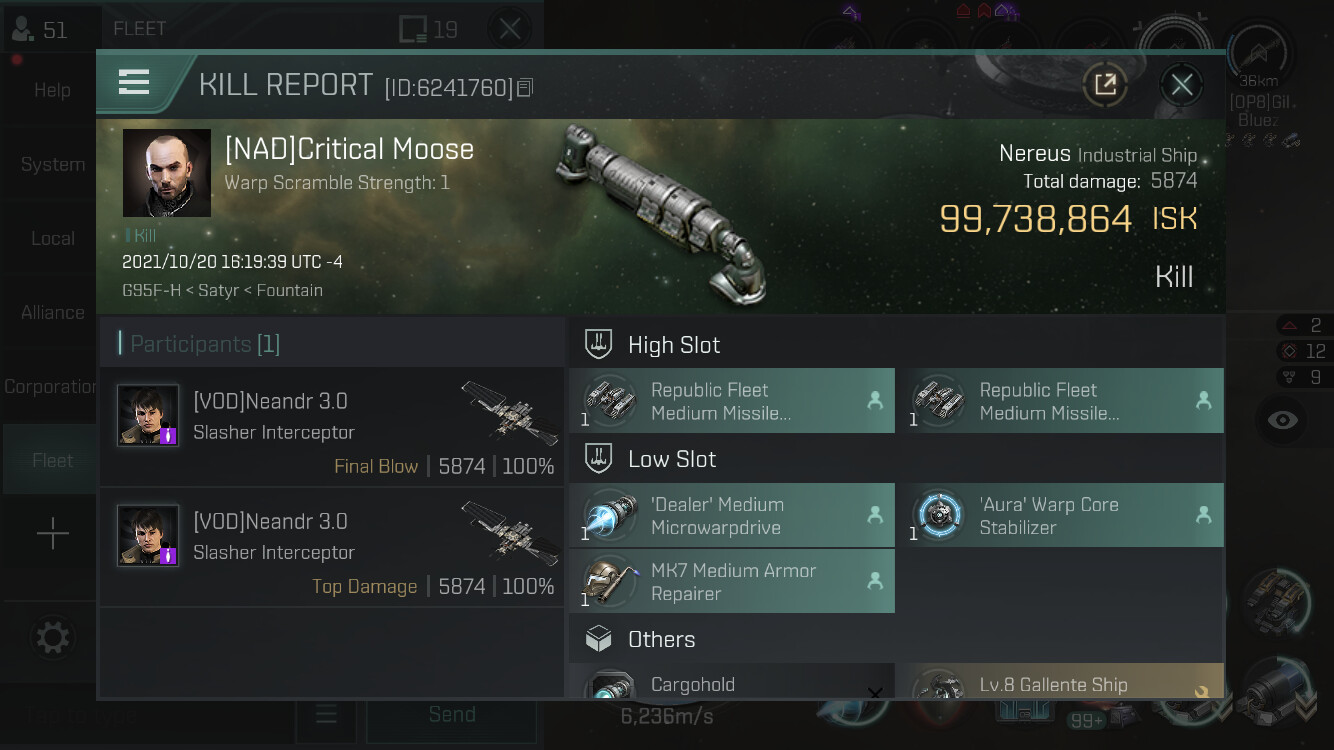The height and width of the screenshot is (750, 1334).
Task: Select the Lv.8 Gallente Ship entry
Action: pos(1066,684)
